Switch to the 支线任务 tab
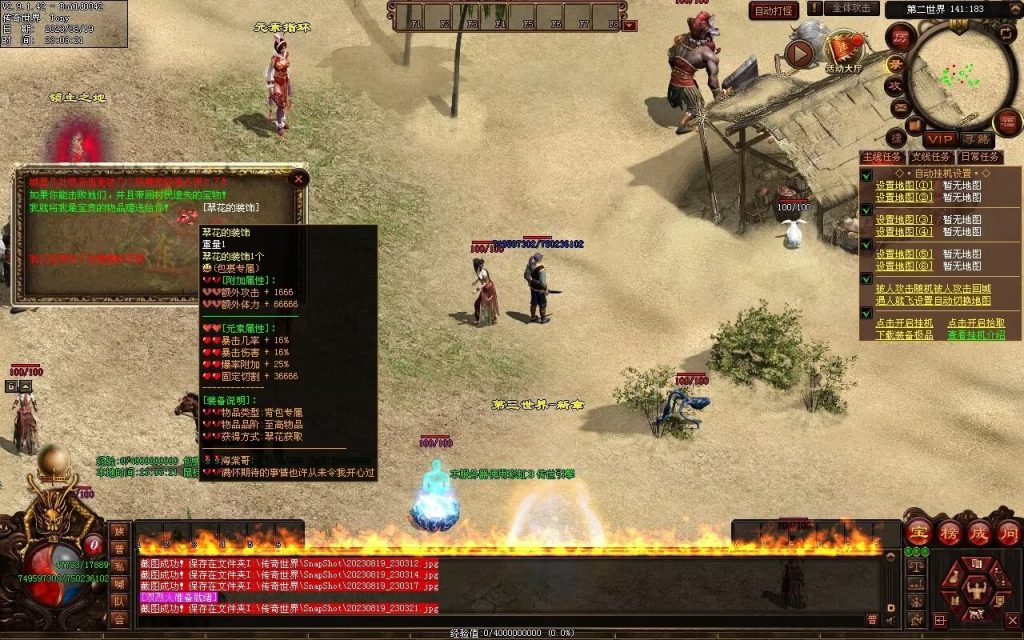The height and width of the screenshot is (640, 1024). point(930,157)
